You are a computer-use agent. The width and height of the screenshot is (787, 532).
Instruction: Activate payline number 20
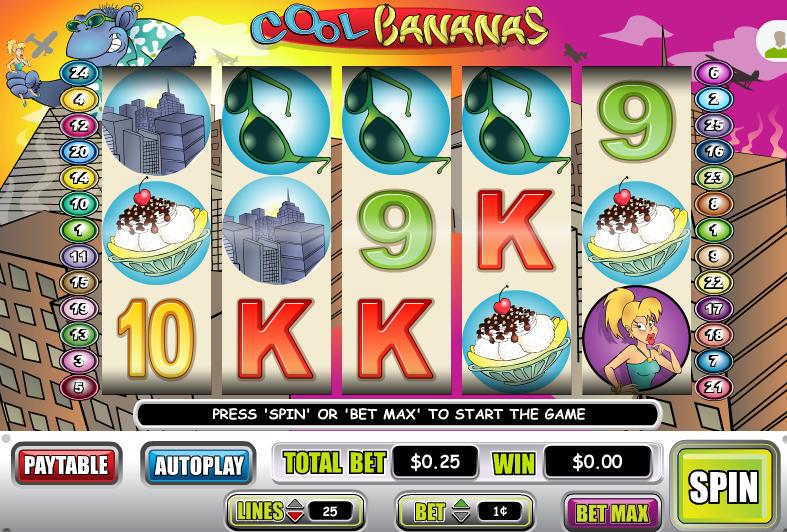point(78,152)
